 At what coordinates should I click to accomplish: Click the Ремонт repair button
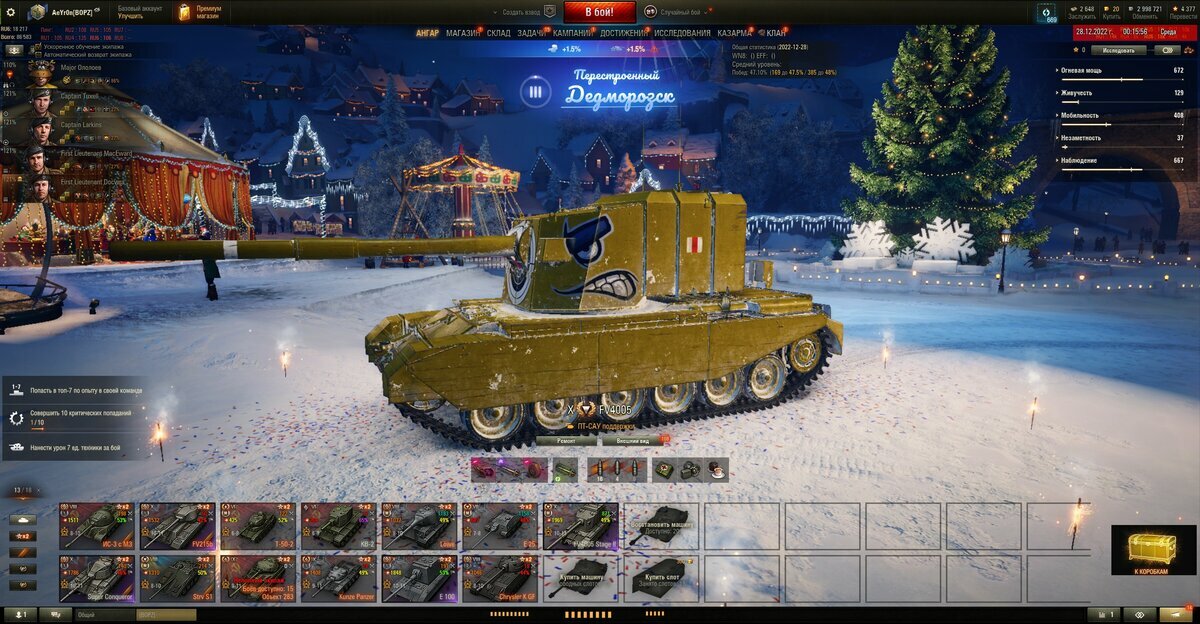(x=566, y=440)
